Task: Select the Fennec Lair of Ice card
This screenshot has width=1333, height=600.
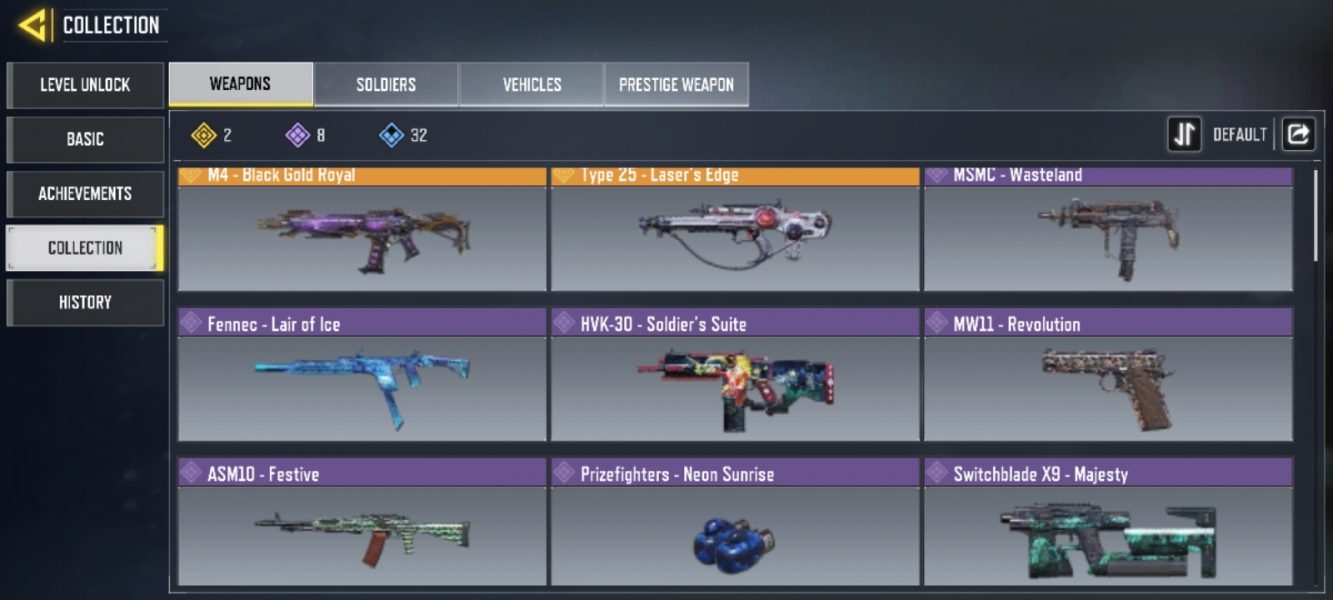Action: tap(362, 377)
